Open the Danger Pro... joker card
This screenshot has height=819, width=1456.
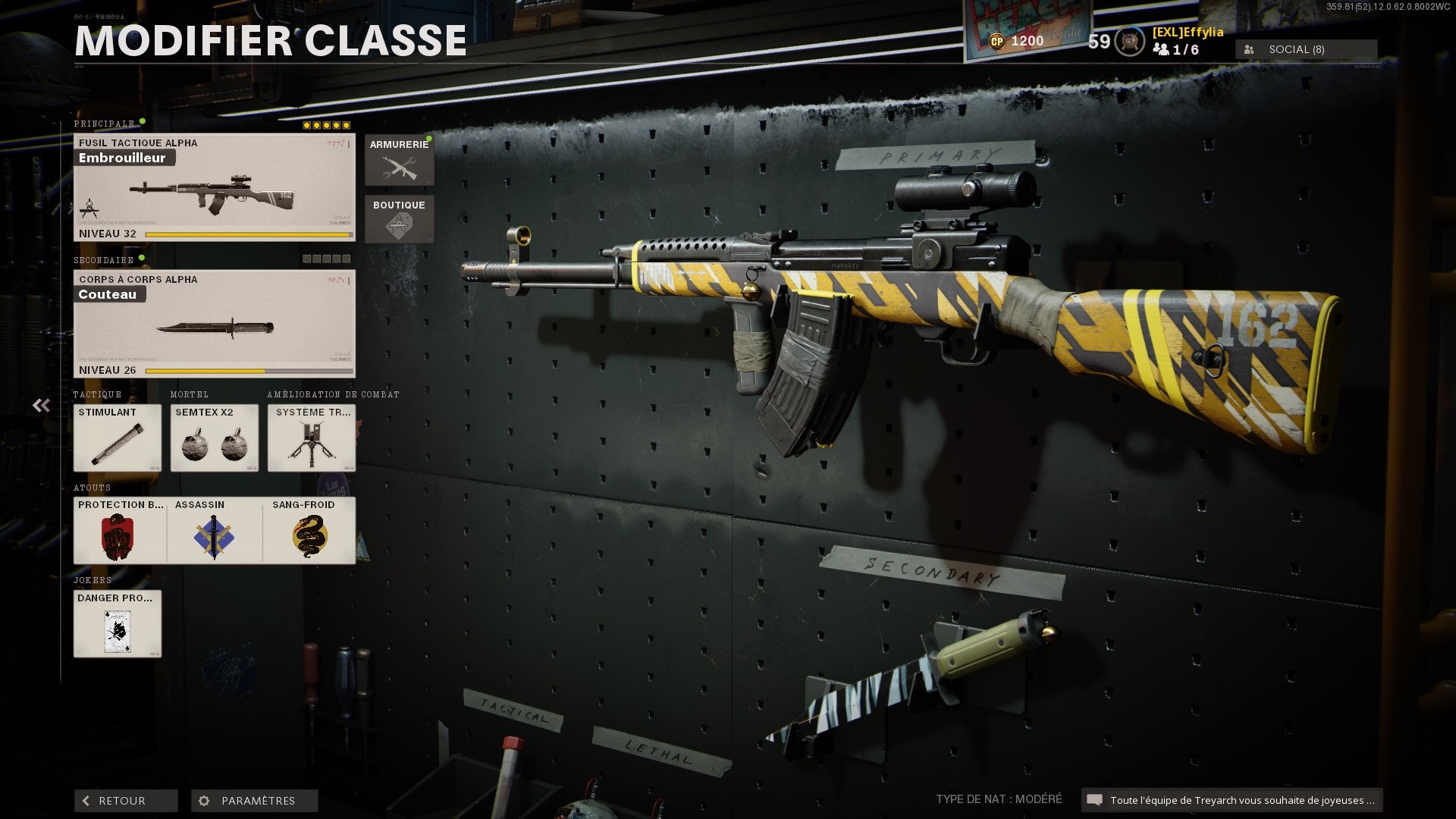coord(118,624)
